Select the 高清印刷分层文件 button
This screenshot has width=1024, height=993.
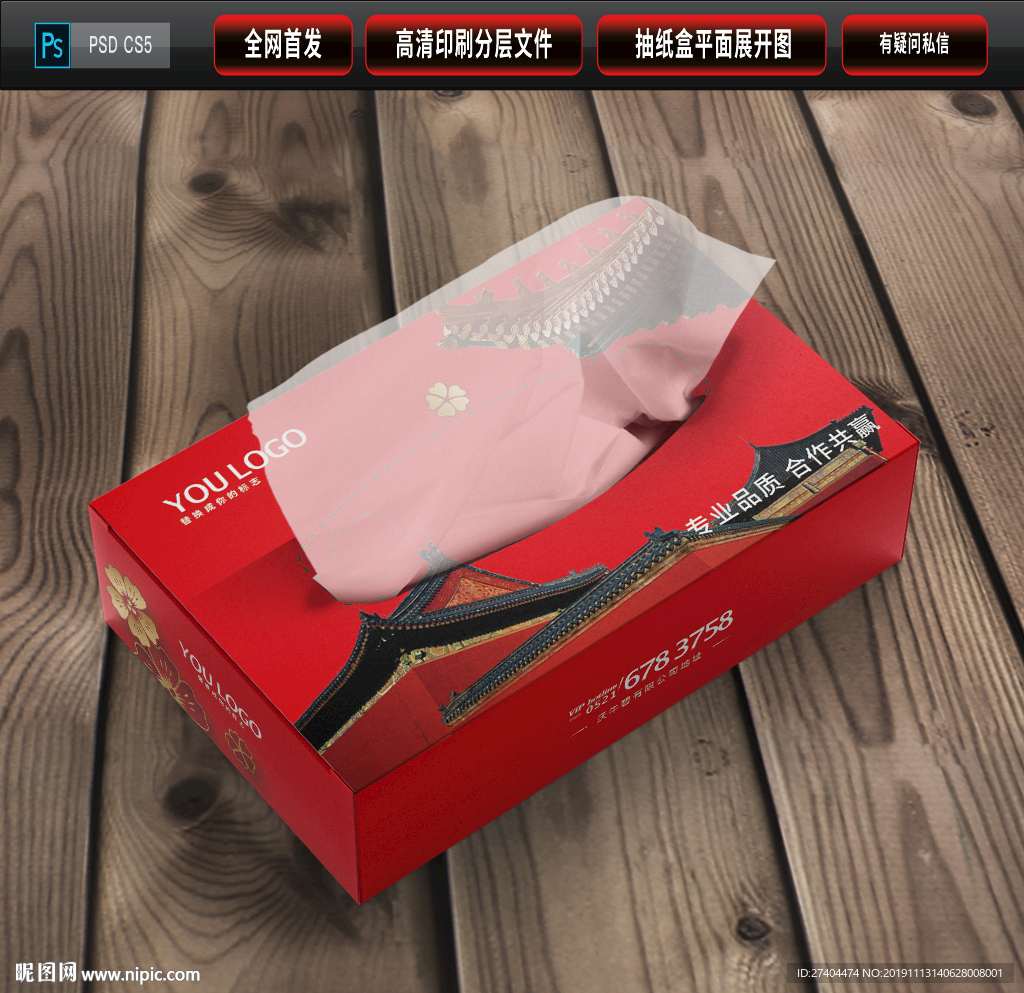pyautogui.click(x=474, y=45)
